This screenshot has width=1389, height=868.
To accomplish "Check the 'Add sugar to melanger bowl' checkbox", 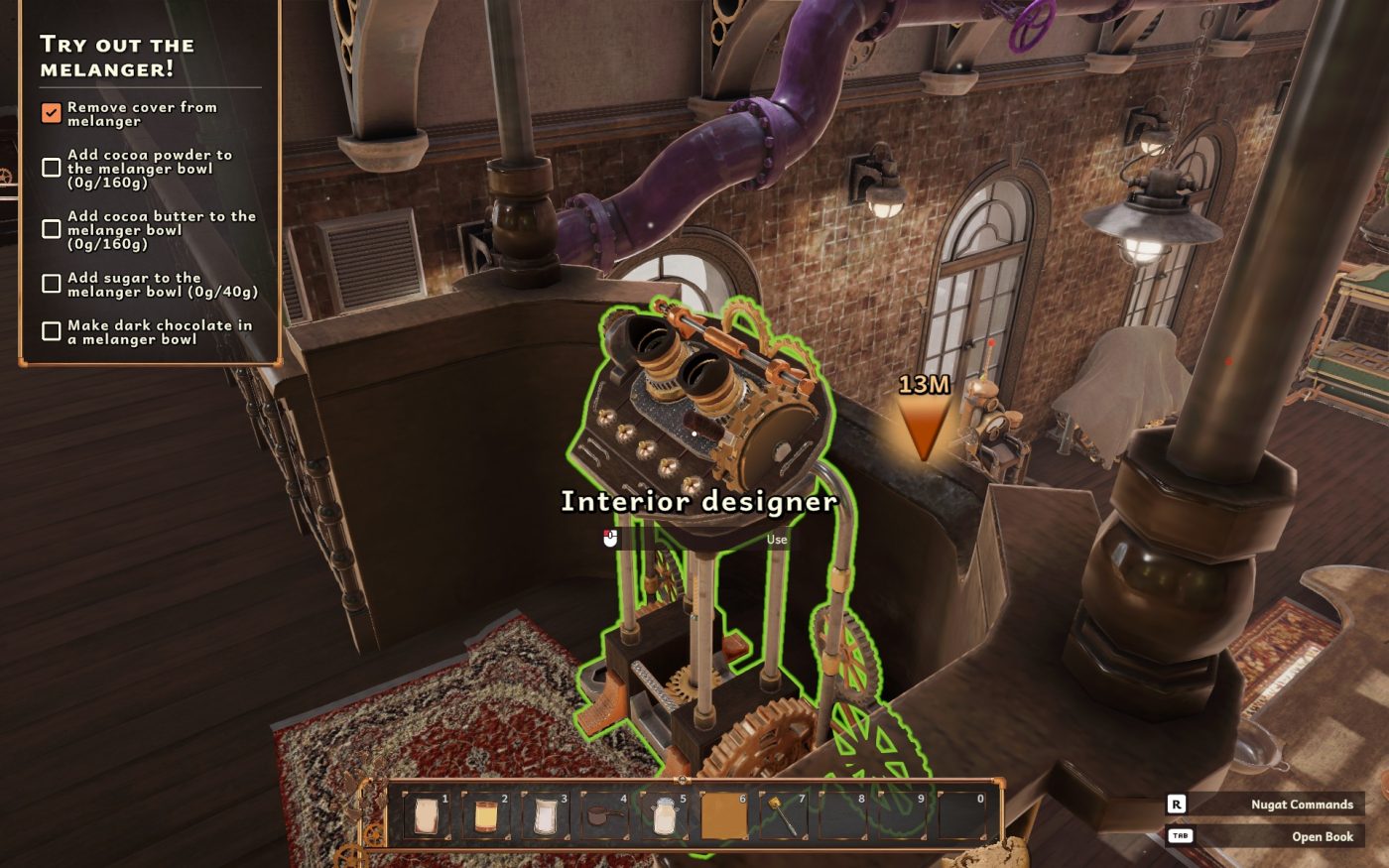I will 51,284.
